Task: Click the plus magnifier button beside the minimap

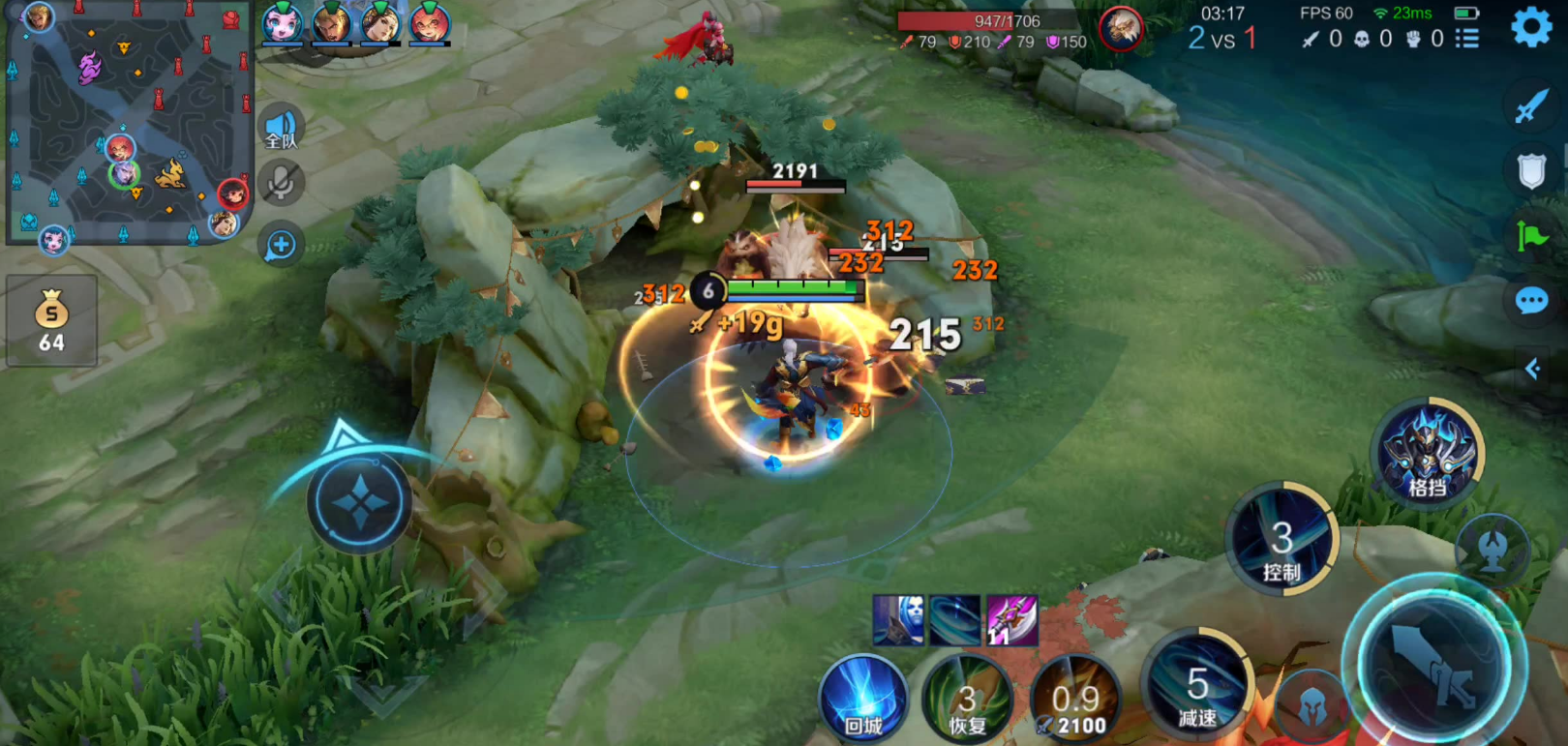Action: point(281,245)
